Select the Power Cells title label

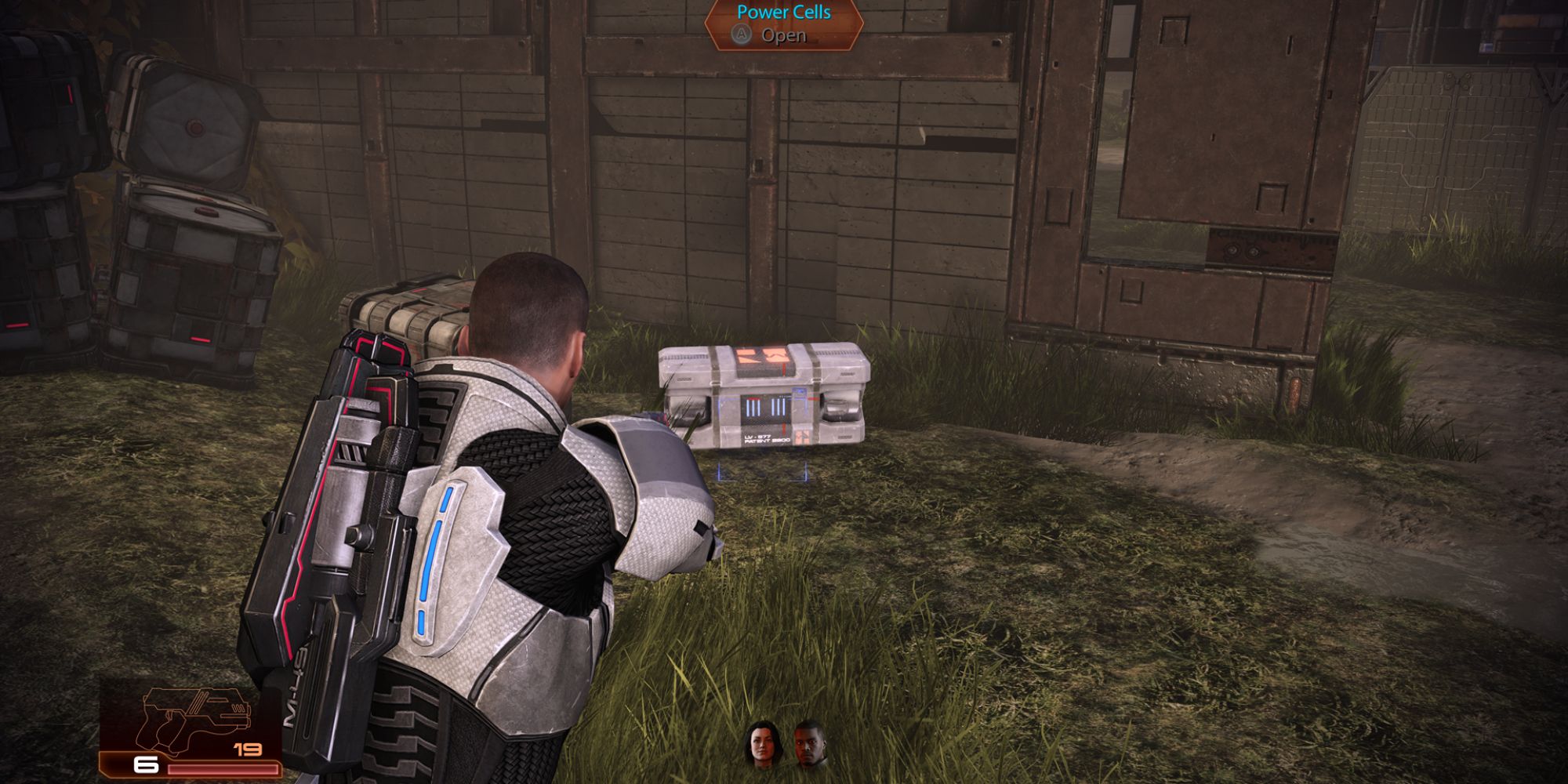click(782, 13)
